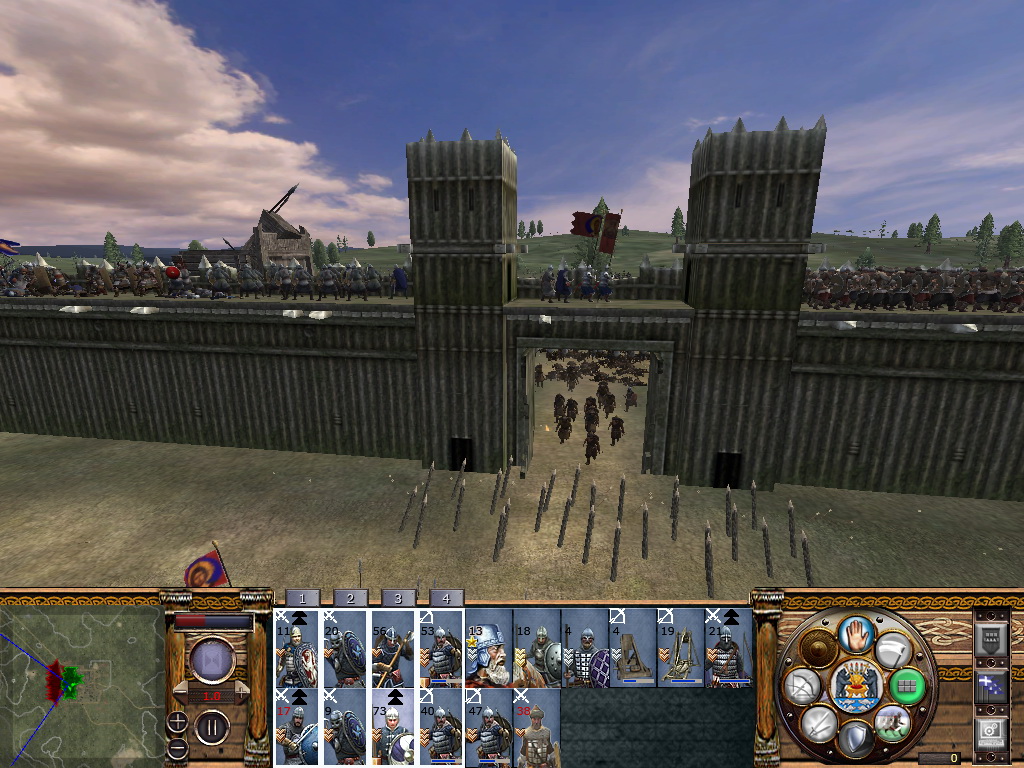Toggle fire at will bow icon

[x=802, y=685]
